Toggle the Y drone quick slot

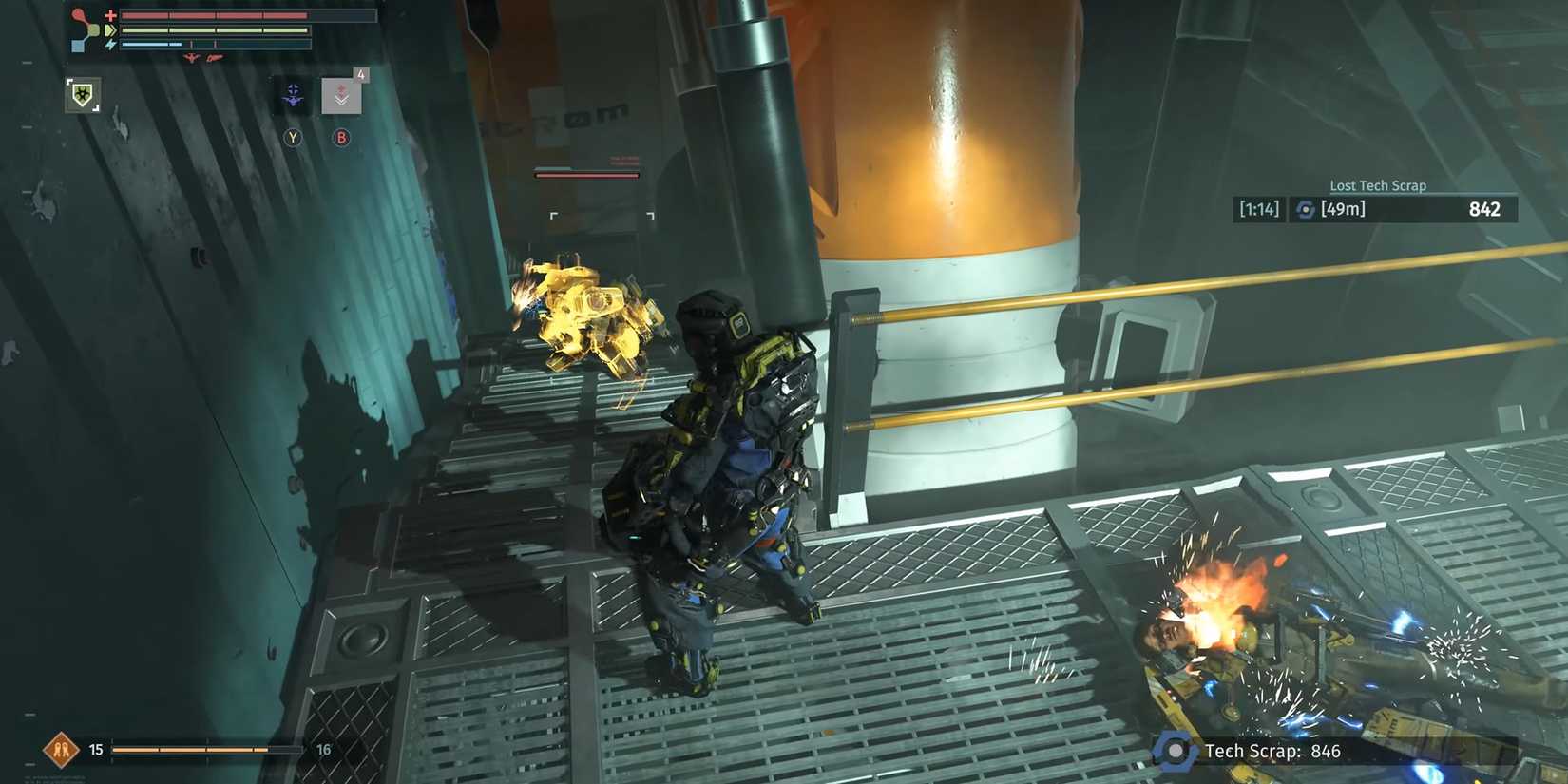[x=293, y=137]
